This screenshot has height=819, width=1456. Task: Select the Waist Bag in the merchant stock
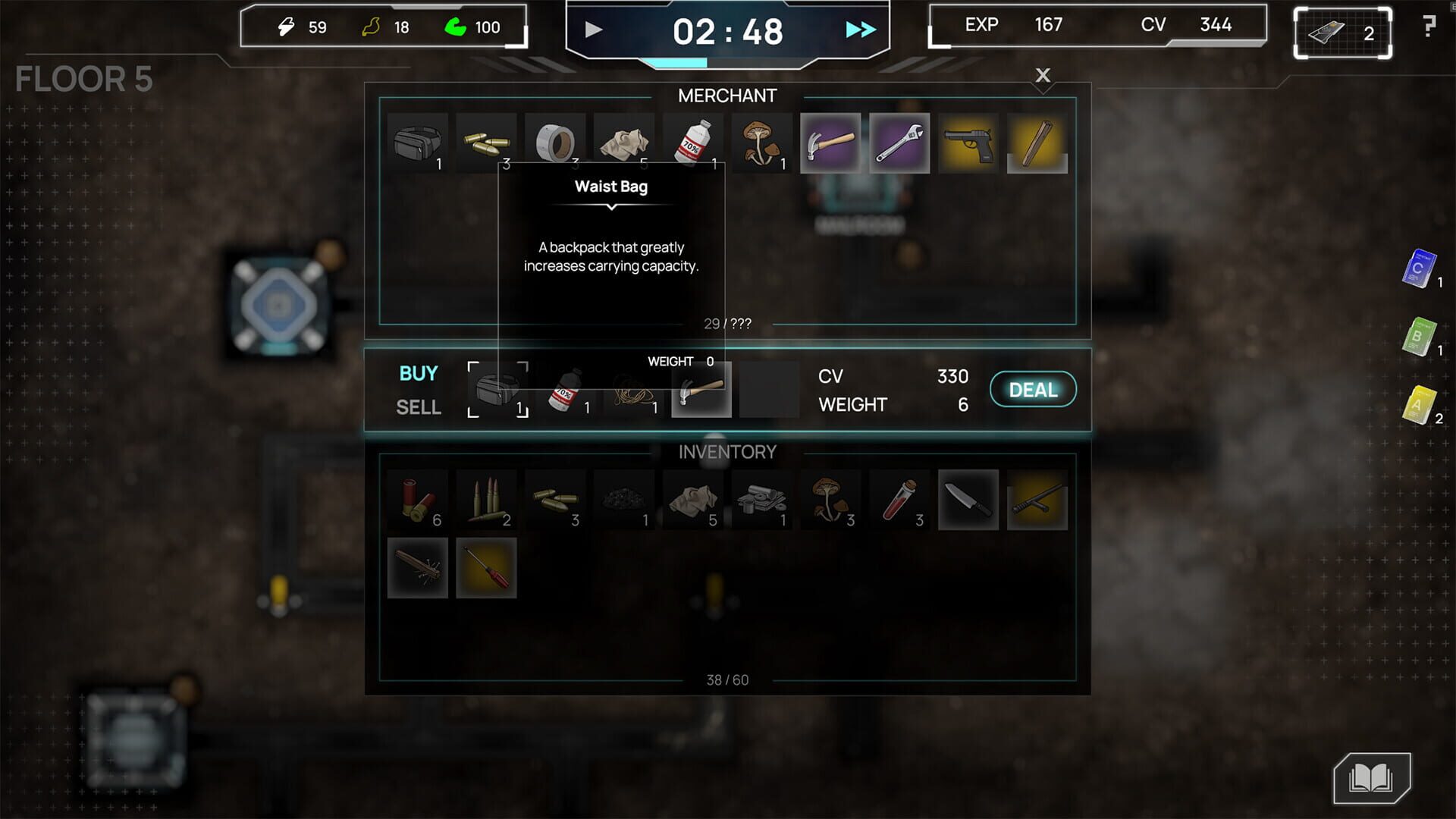coord(418,142)
